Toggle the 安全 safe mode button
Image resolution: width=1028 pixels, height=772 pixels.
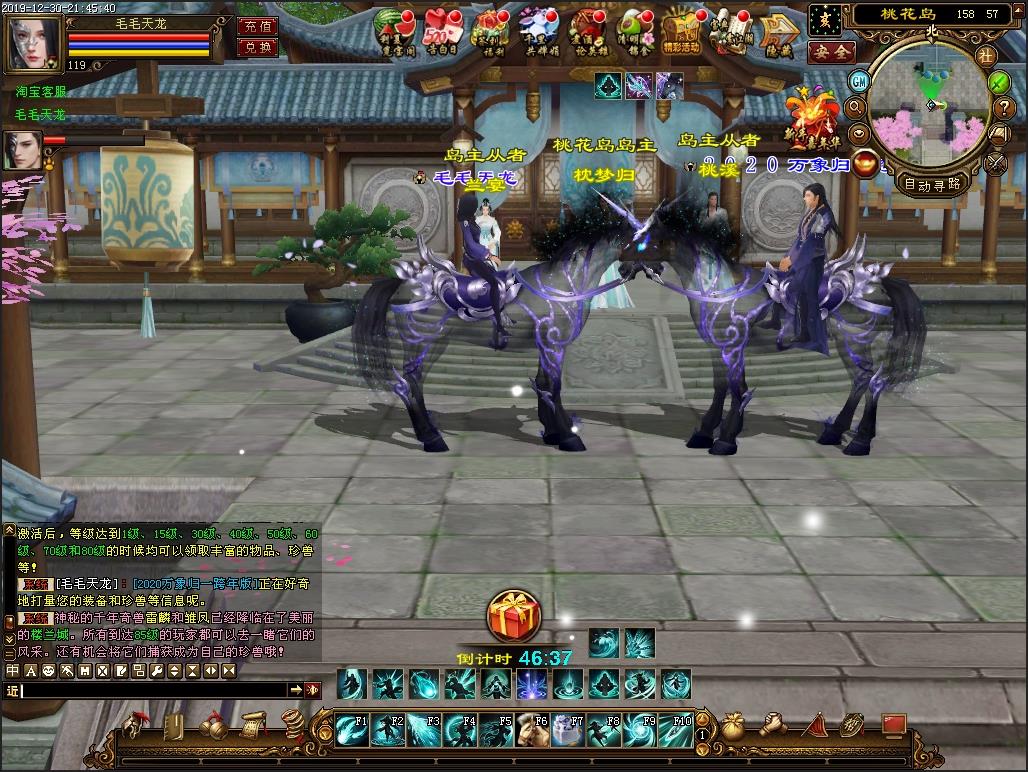[x=830, y=51]
